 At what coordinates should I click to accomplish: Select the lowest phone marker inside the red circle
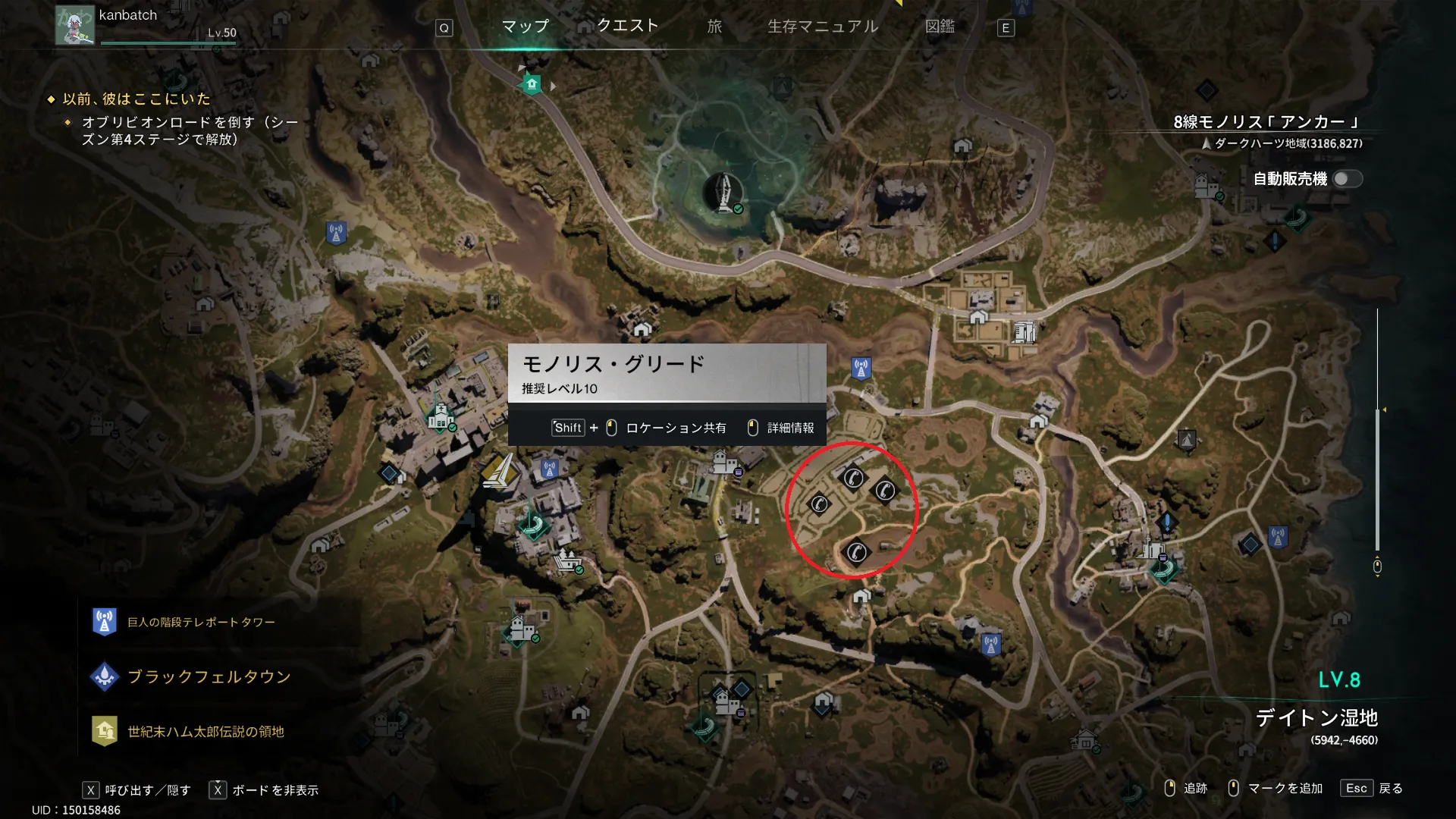pos(856,552)
